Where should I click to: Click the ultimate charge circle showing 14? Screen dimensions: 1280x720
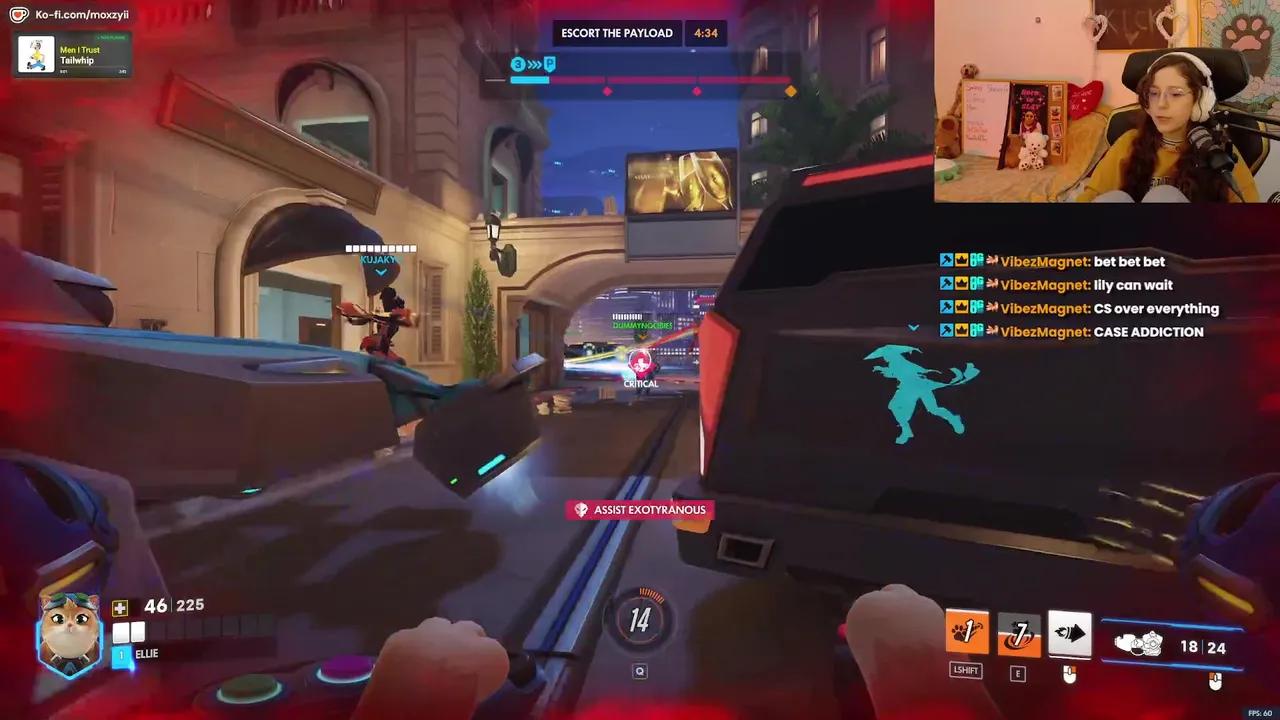[640, 619]
